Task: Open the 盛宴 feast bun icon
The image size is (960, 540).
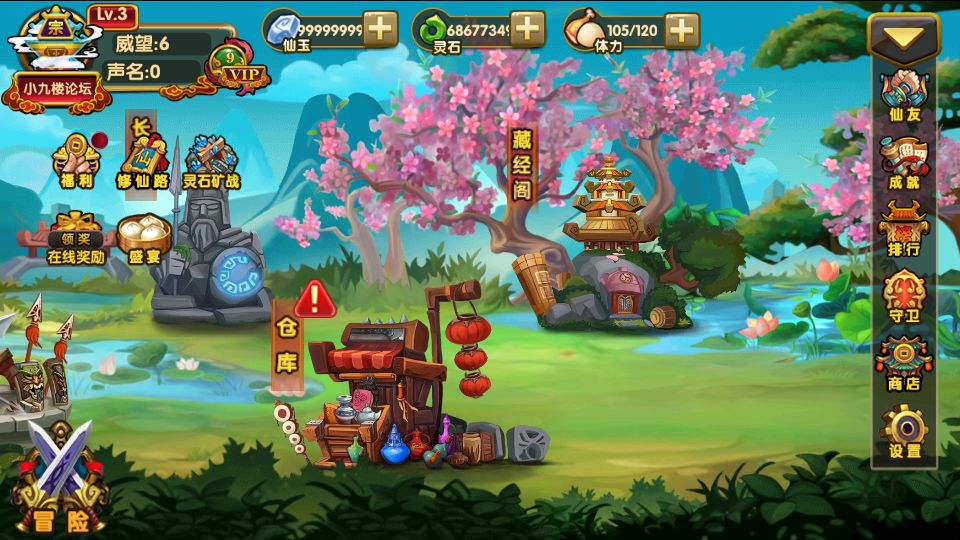Action: coord(144,238)
